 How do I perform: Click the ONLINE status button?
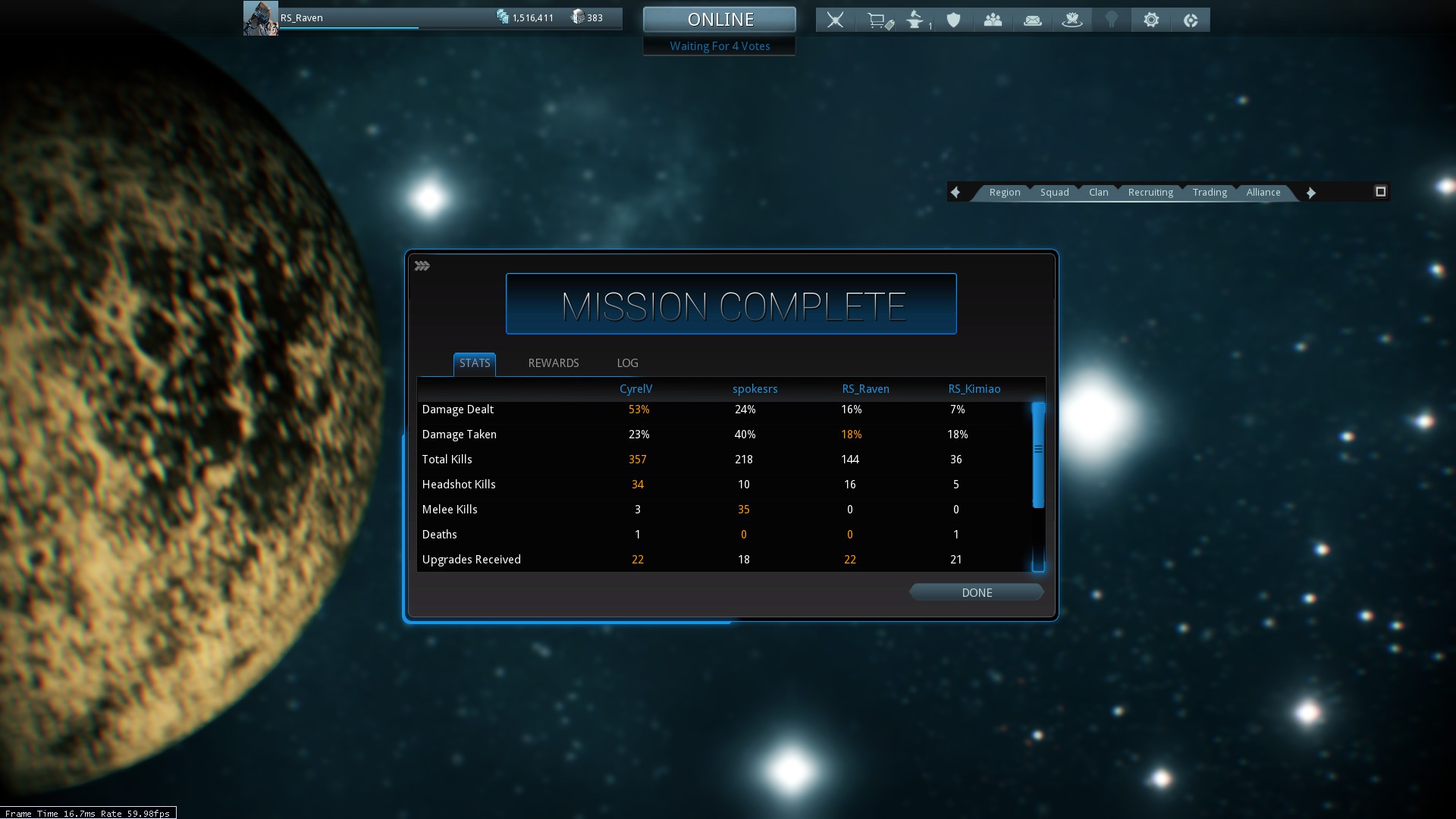click(720, 20)
